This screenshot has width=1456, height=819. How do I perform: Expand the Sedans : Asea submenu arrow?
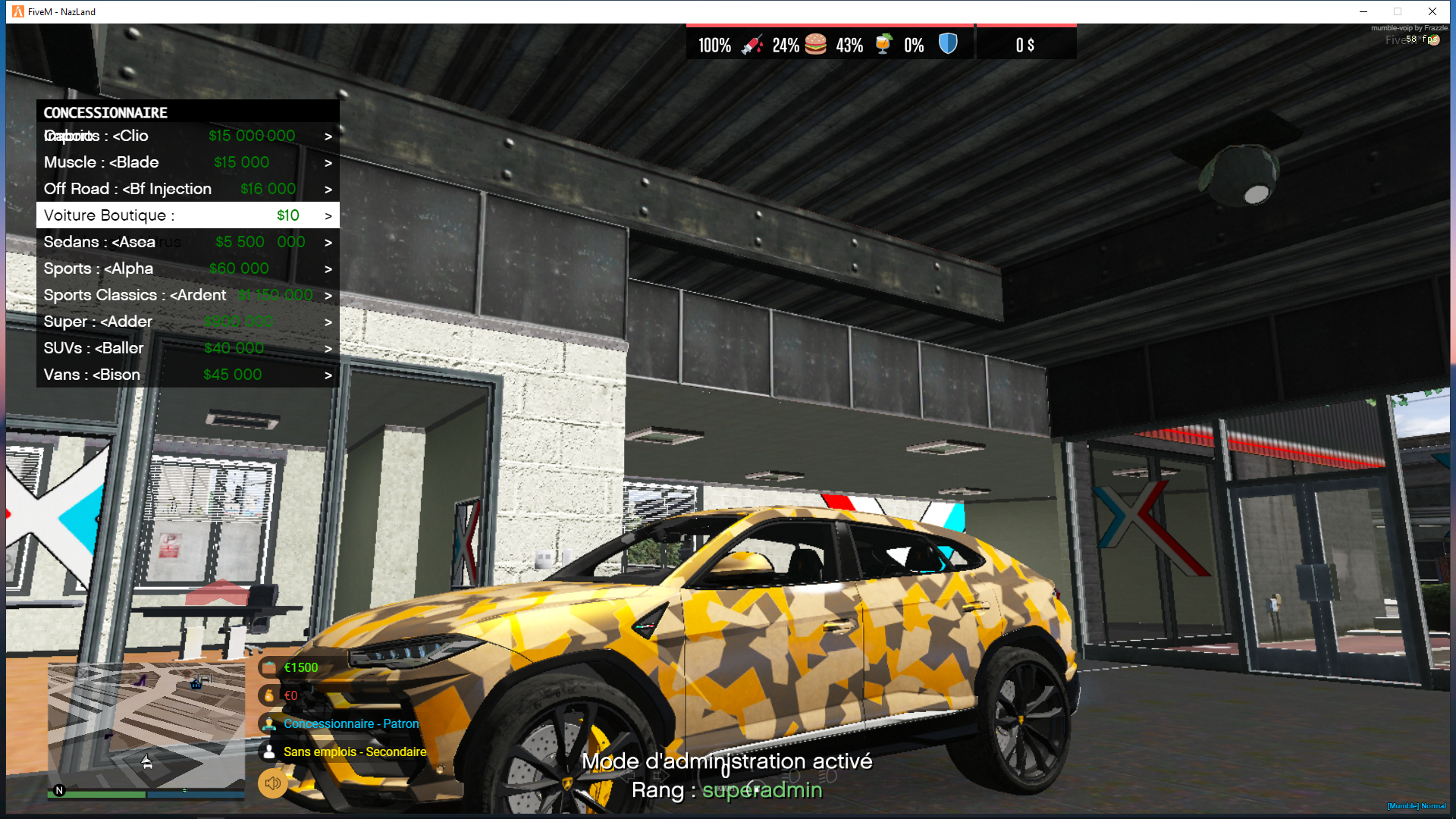tap(328, 242)
